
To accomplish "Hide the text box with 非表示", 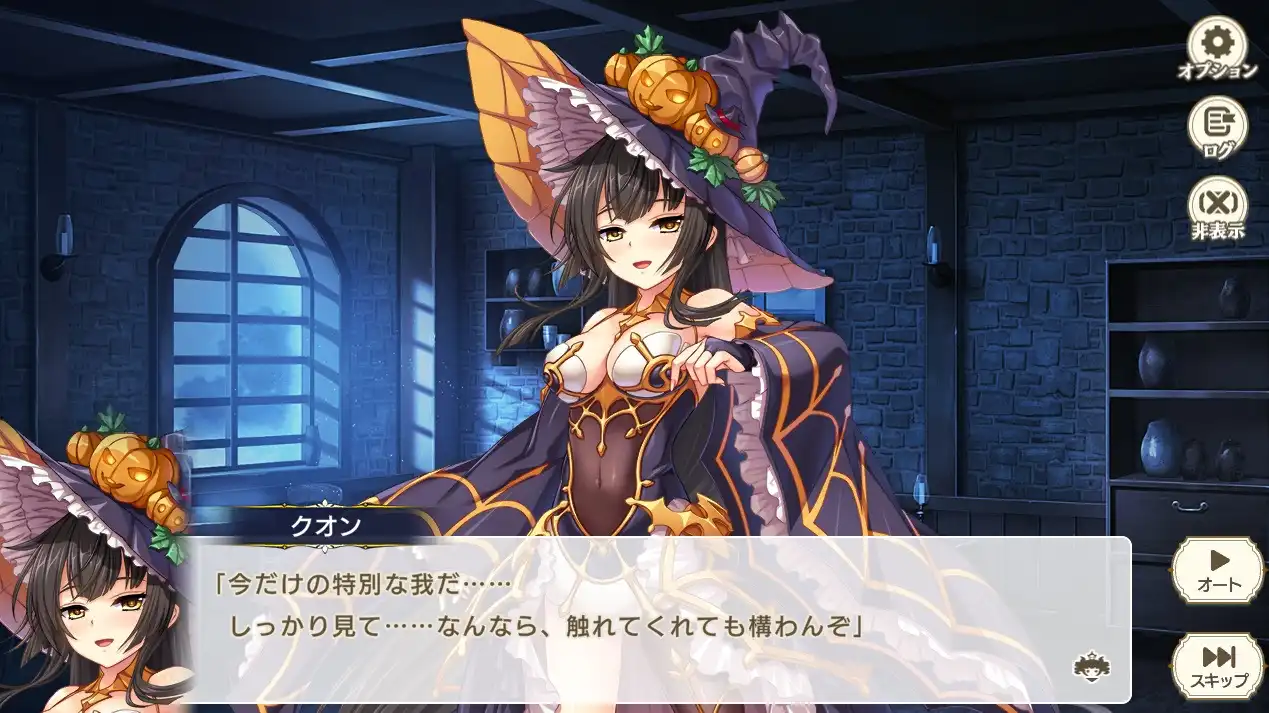I will pyautogui.click(x=1217, y=207).
